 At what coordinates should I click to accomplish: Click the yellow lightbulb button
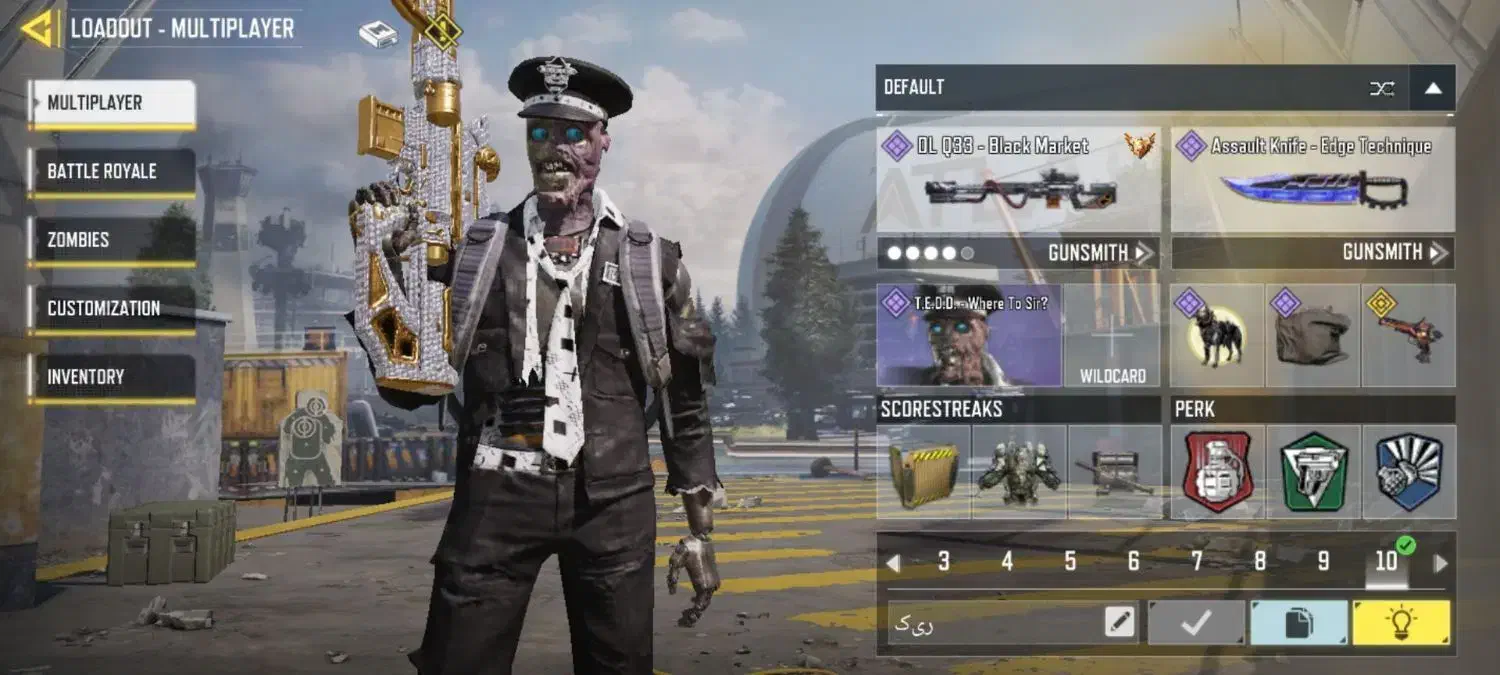[1400, 623]
